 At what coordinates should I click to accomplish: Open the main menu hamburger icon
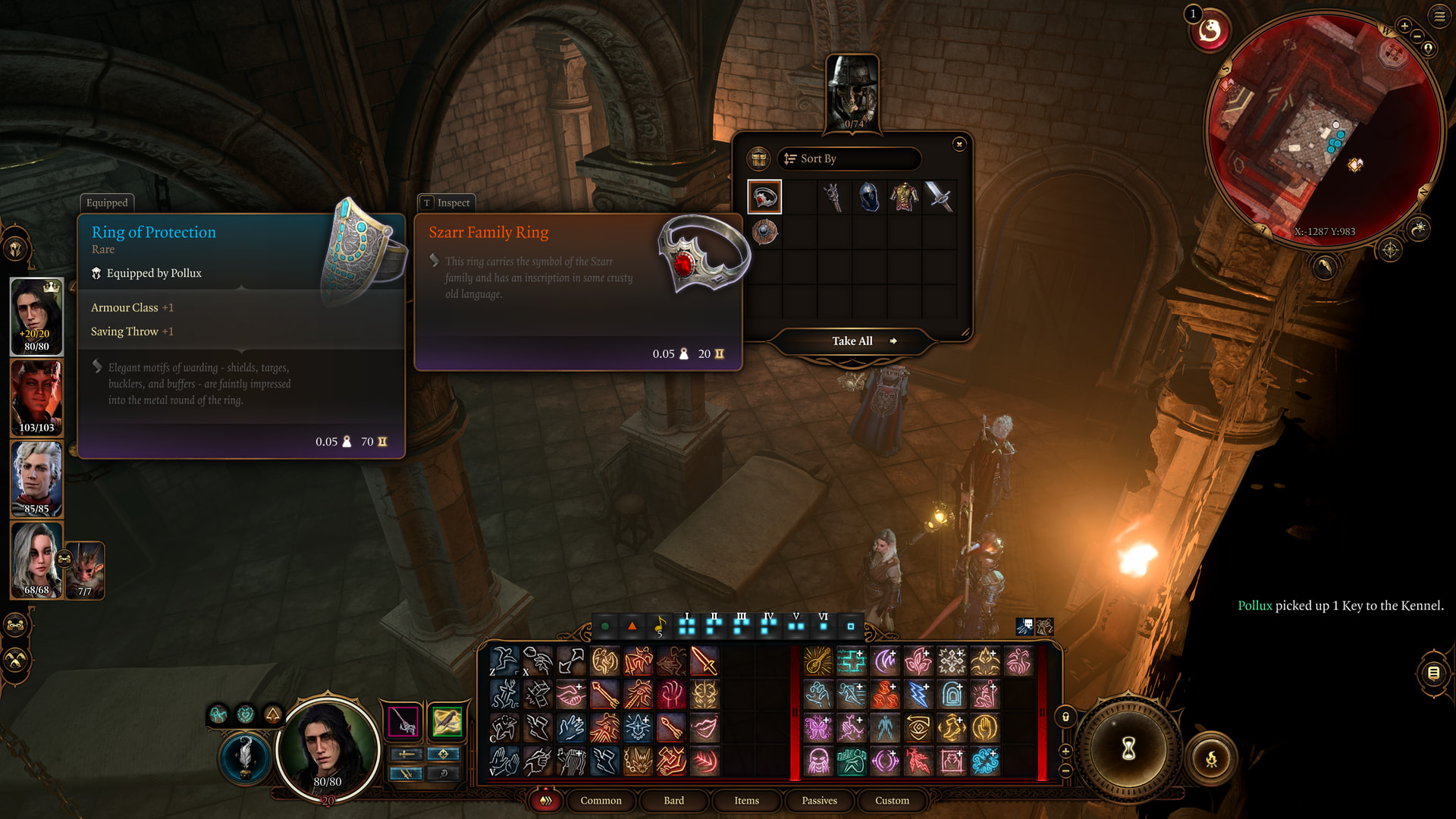click(x=1439, y=16)
